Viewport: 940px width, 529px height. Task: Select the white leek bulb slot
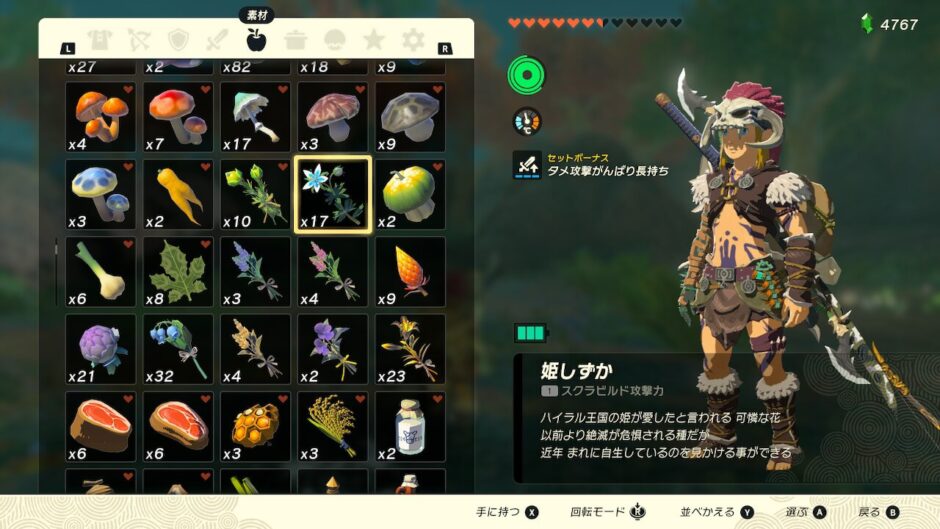100,272
